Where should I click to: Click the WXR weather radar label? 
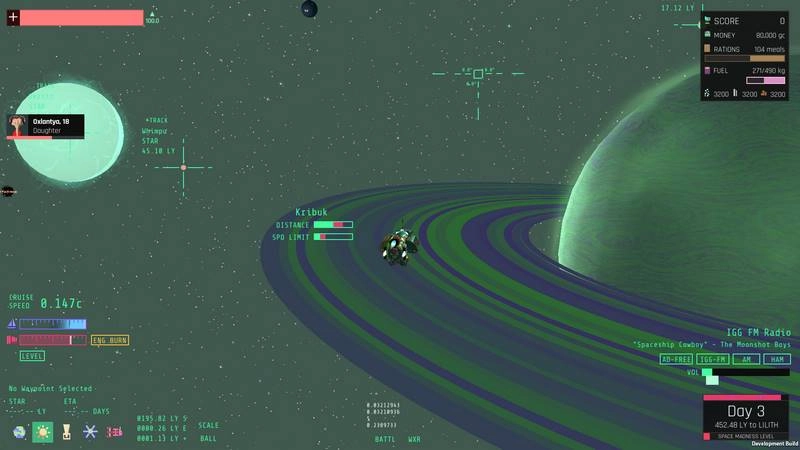tap(414, 439)
